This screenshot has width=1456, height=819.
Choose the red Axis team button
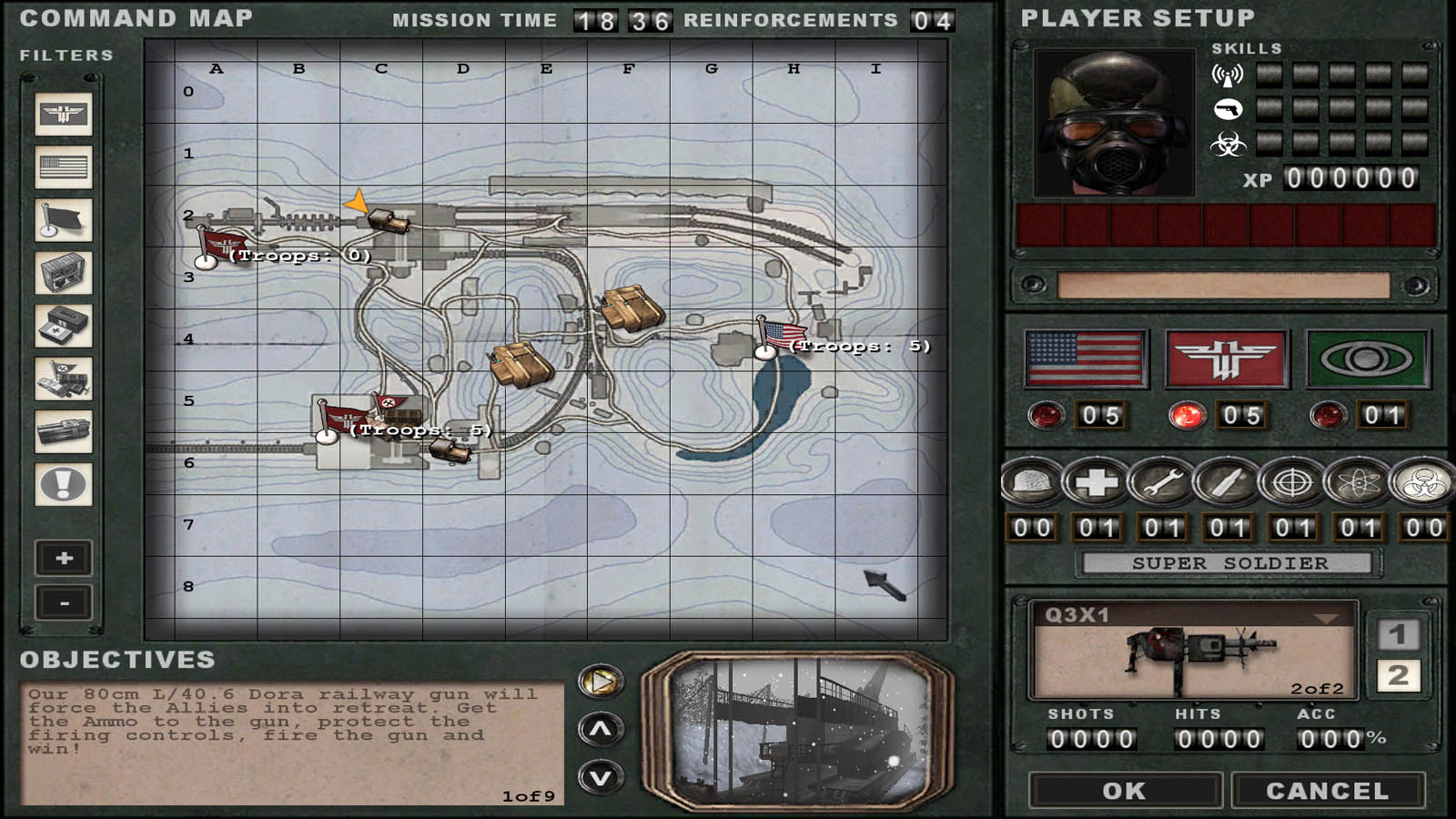(1226, 359)
